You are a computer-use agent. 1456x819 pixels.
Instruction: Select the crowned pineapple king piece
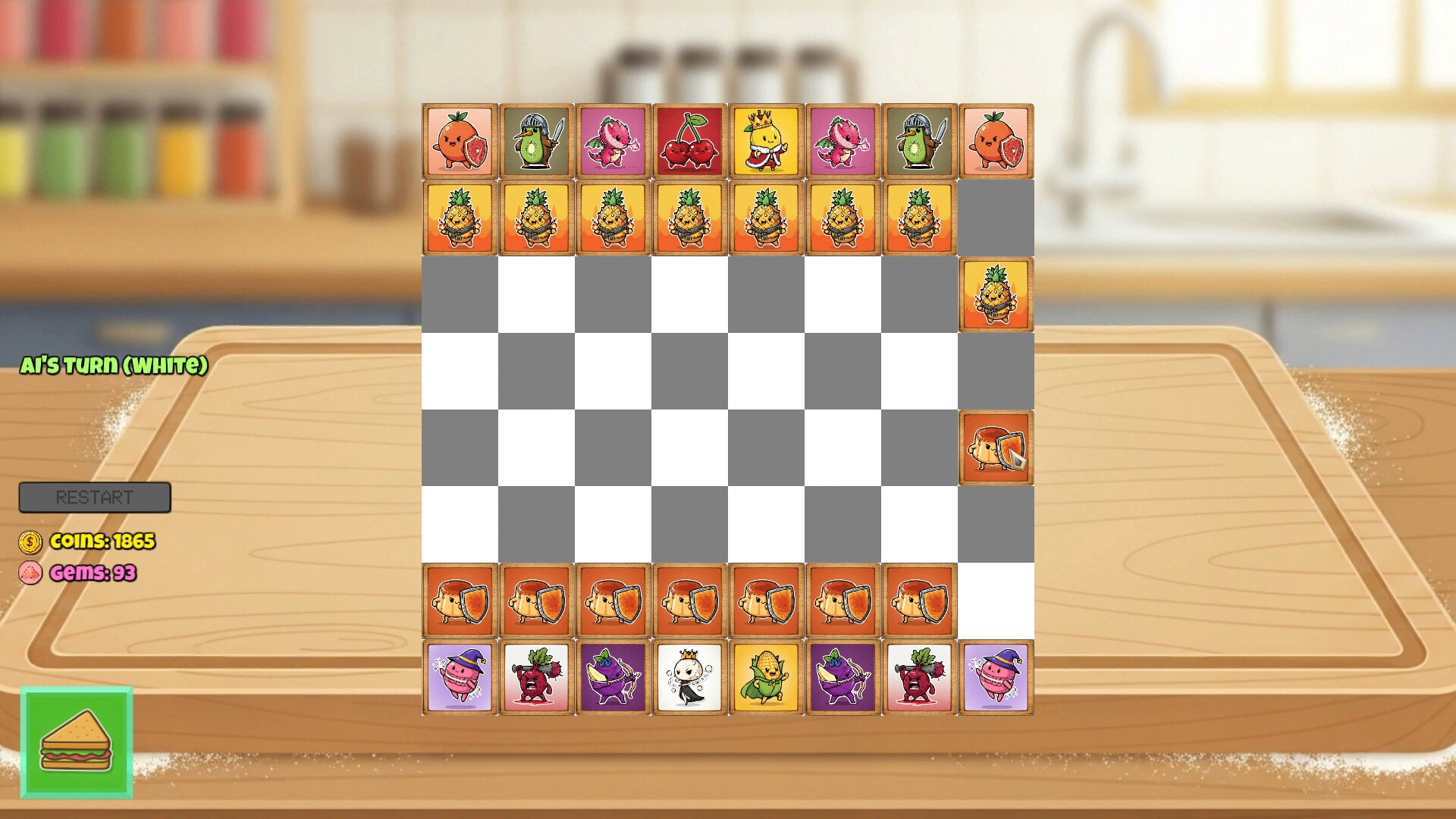point(767,140)
